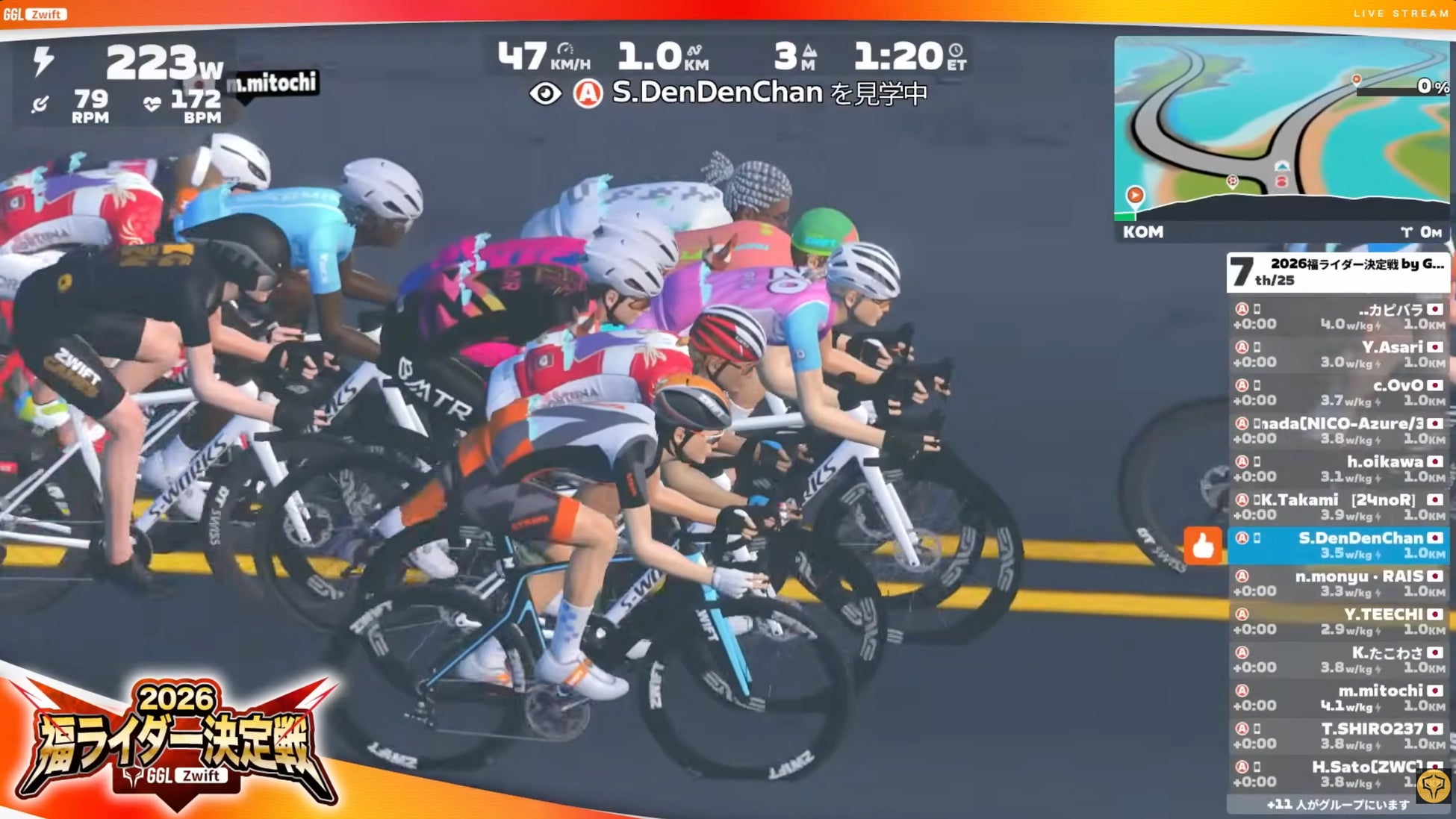1456x819 pixels.
Task: Give a Ride On with the thumbs-up button
Action: 1203,546
